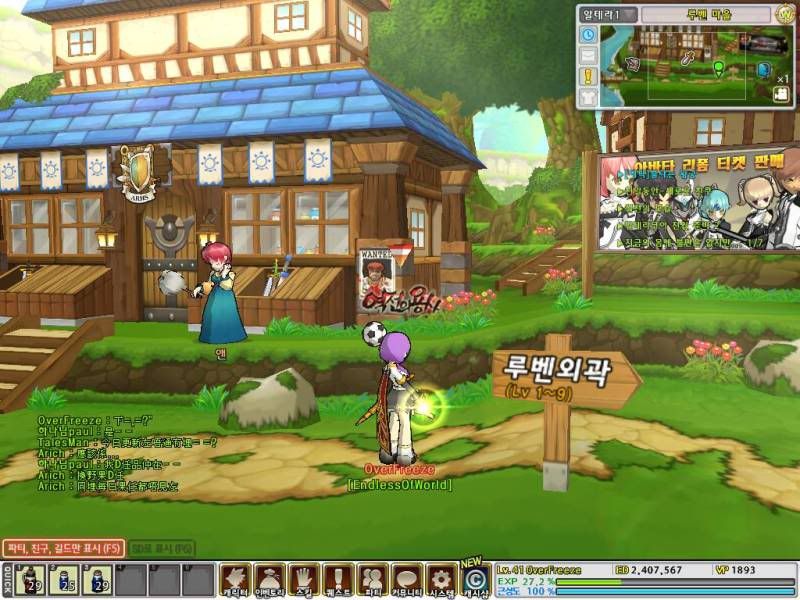Open the 퀘스트 quest log
This screenshot has height=600, width=800.
coord(338,579)
